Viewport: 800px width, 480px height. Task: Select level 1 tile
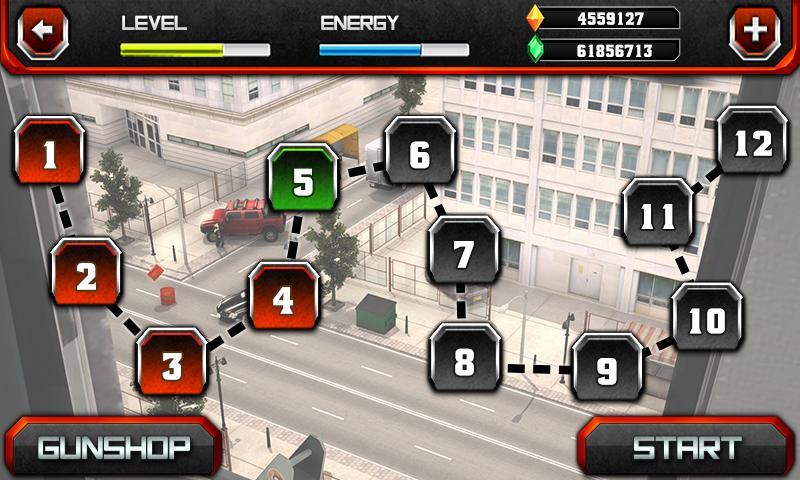50,155
